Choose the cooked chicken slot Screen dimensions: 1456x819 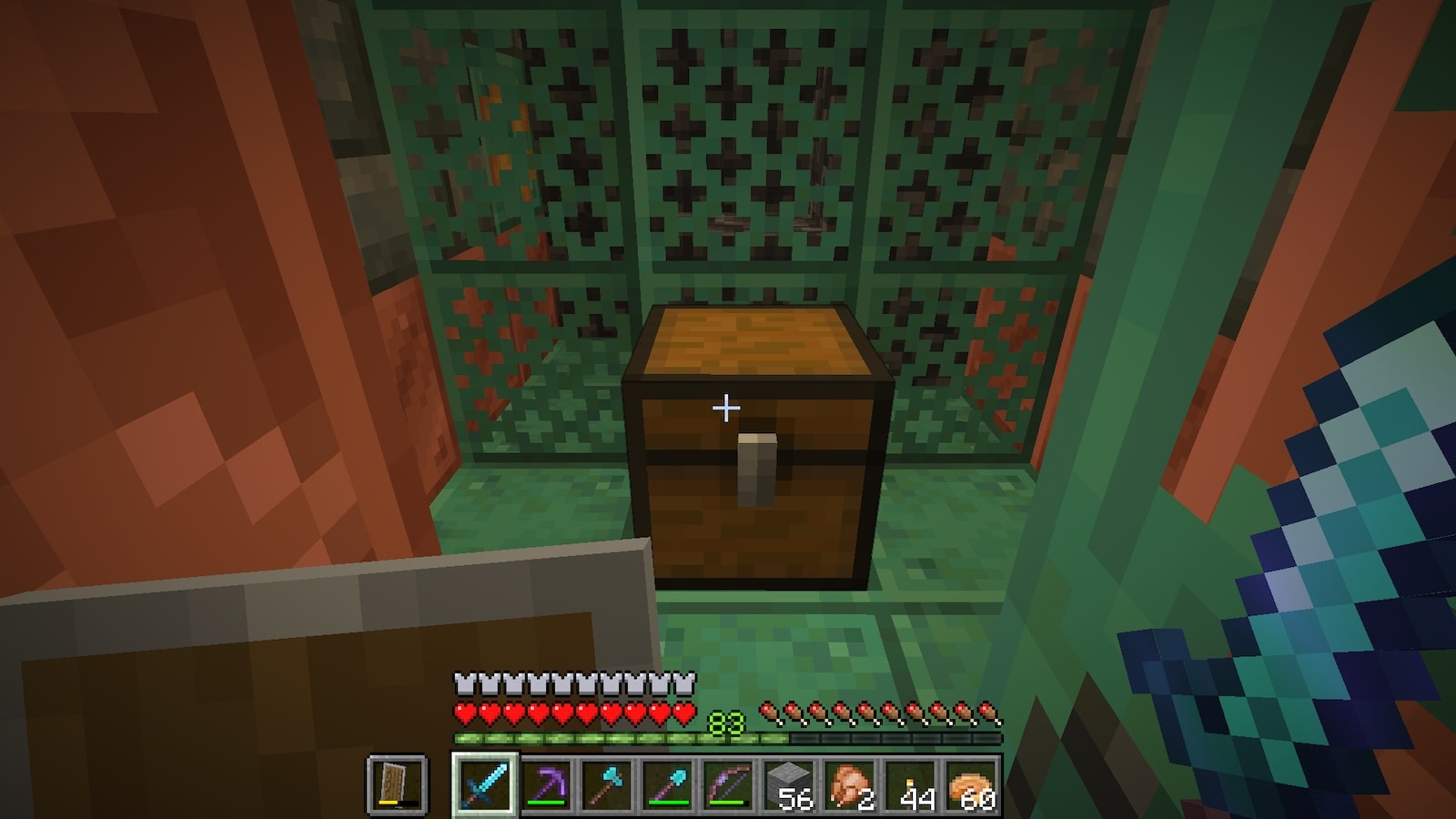pos(851,784)
